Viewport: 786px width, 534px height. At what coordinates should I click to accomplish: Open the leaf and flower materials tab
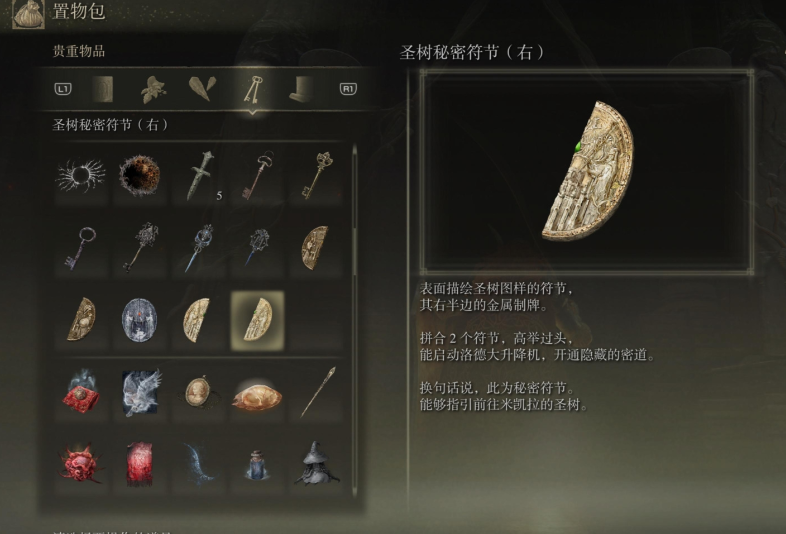click(154, 89)
